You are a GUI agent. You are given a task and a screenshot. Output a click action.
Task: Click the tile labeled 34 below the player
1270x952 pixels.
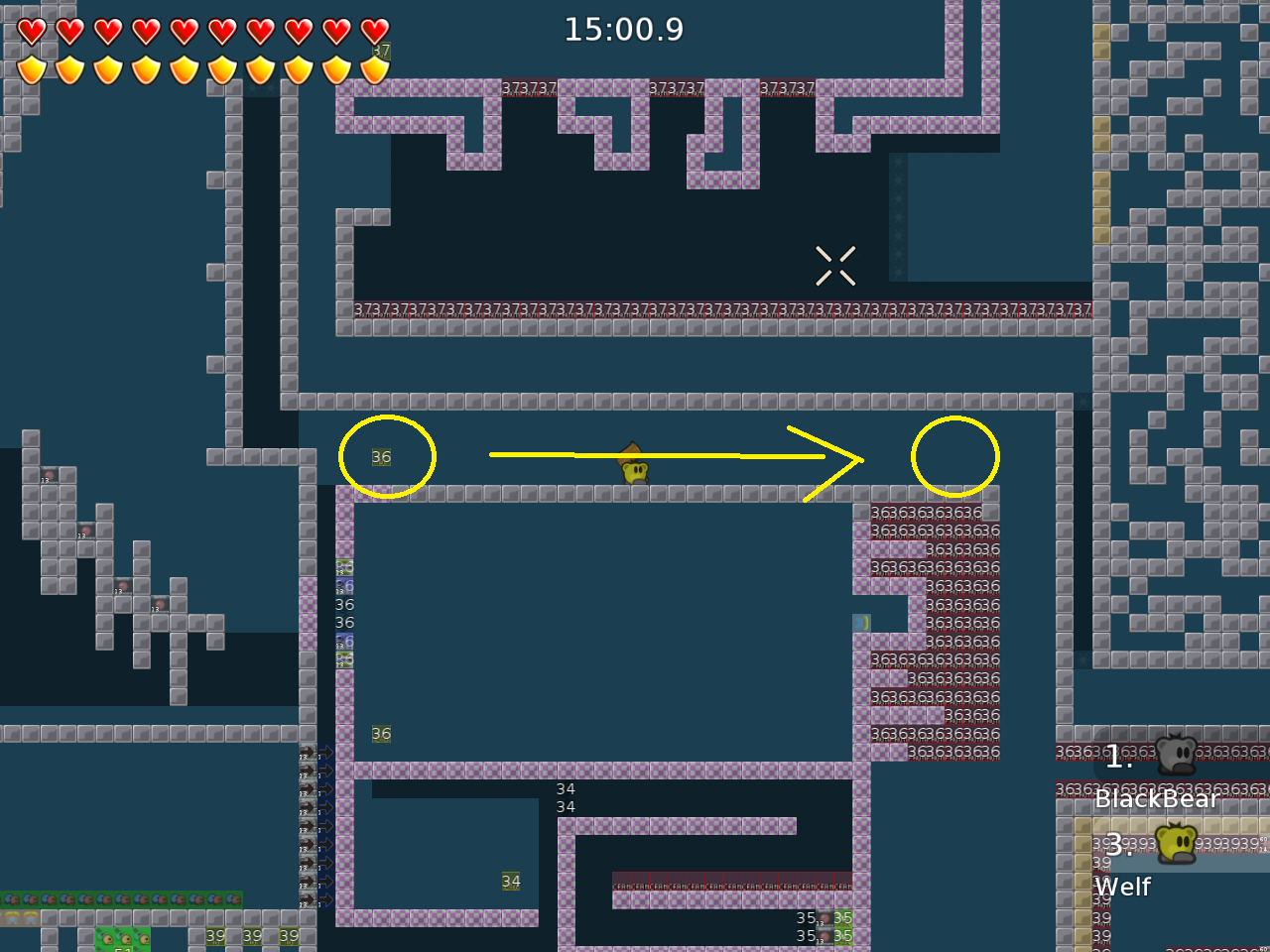[510, 881]
